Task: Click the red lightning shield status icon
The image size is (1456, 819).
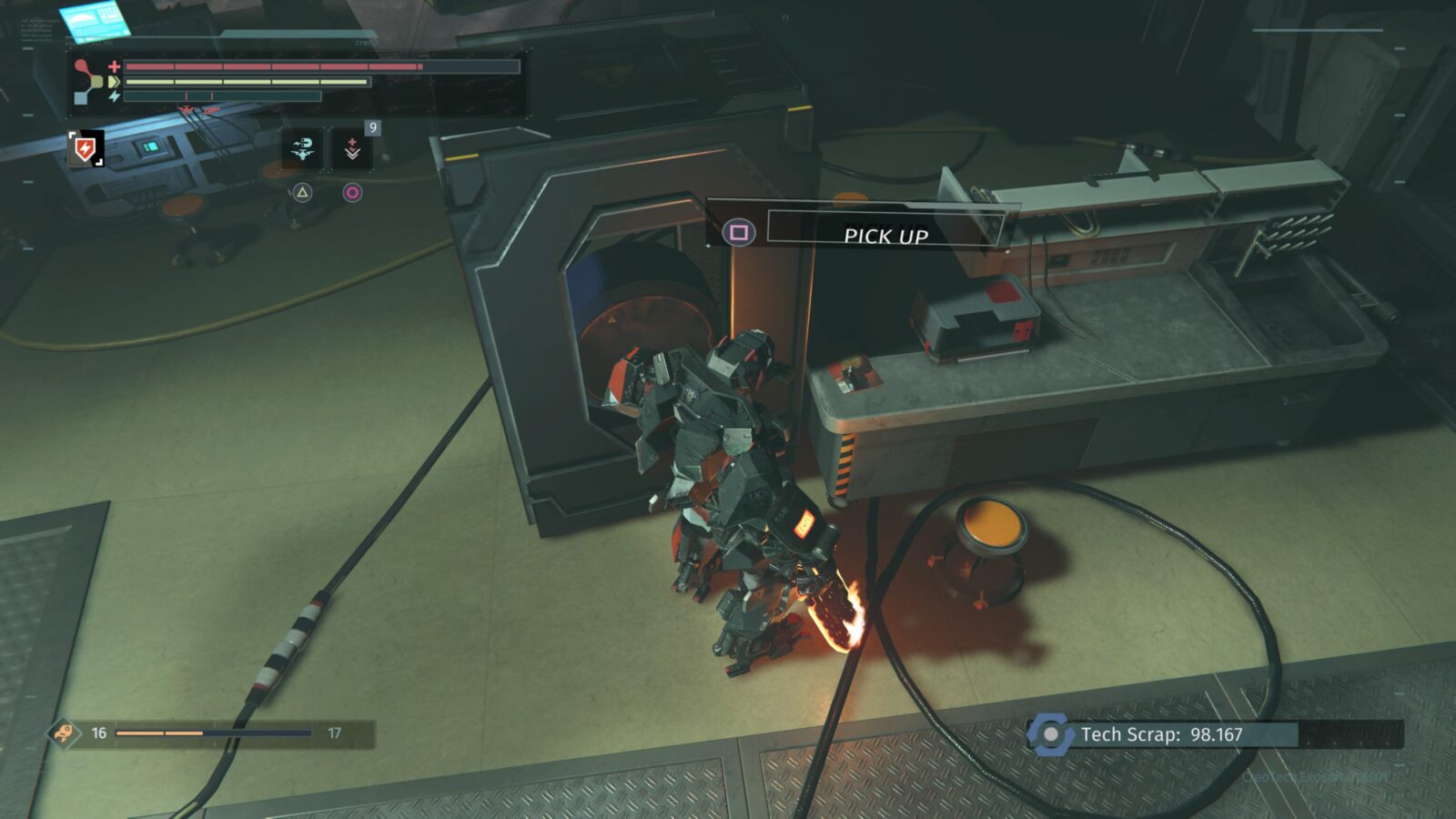Action: [86, 148]
